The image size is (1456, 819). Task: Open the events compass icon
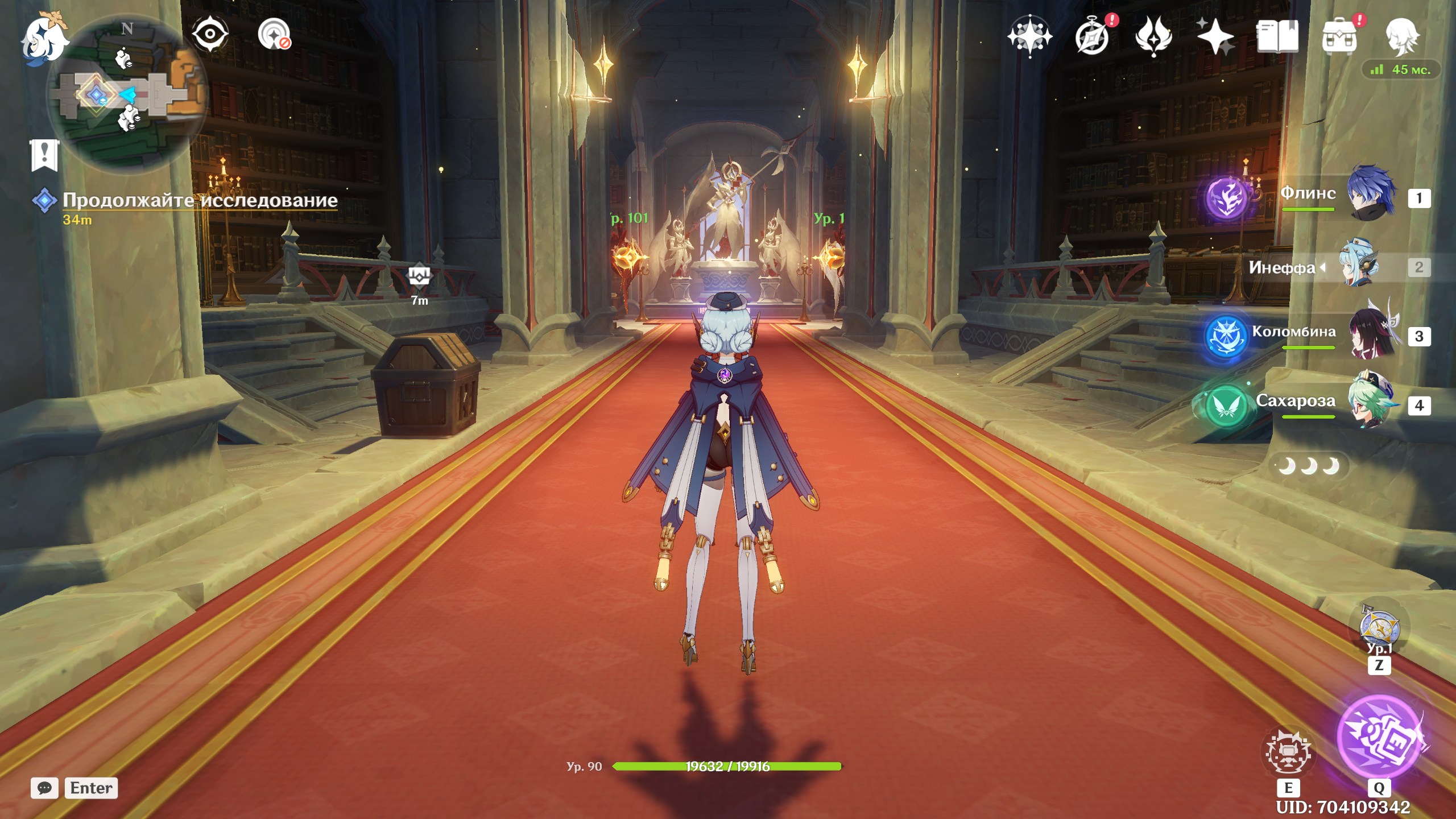point(1092,36)
